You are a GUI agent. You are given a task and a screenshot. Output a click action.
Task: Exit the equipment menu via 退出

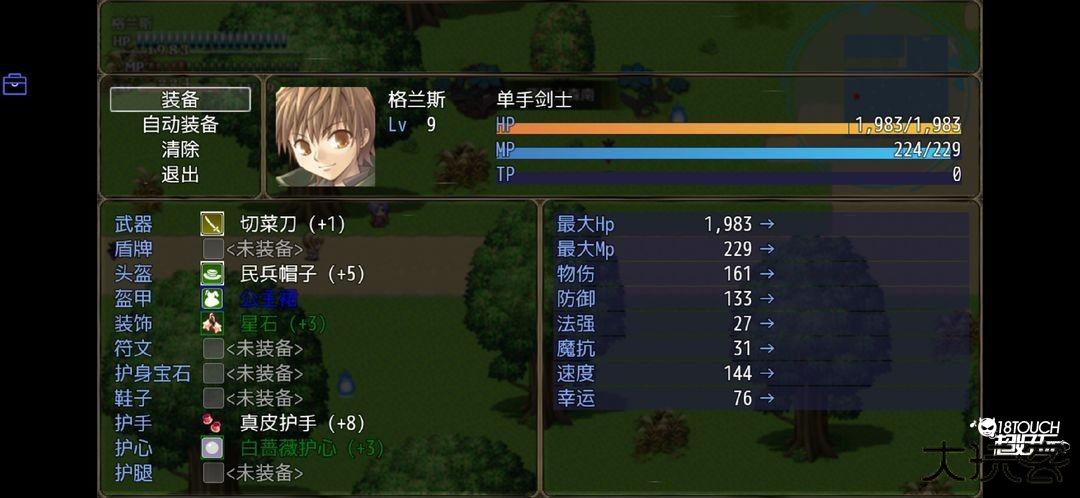(180, 175)
